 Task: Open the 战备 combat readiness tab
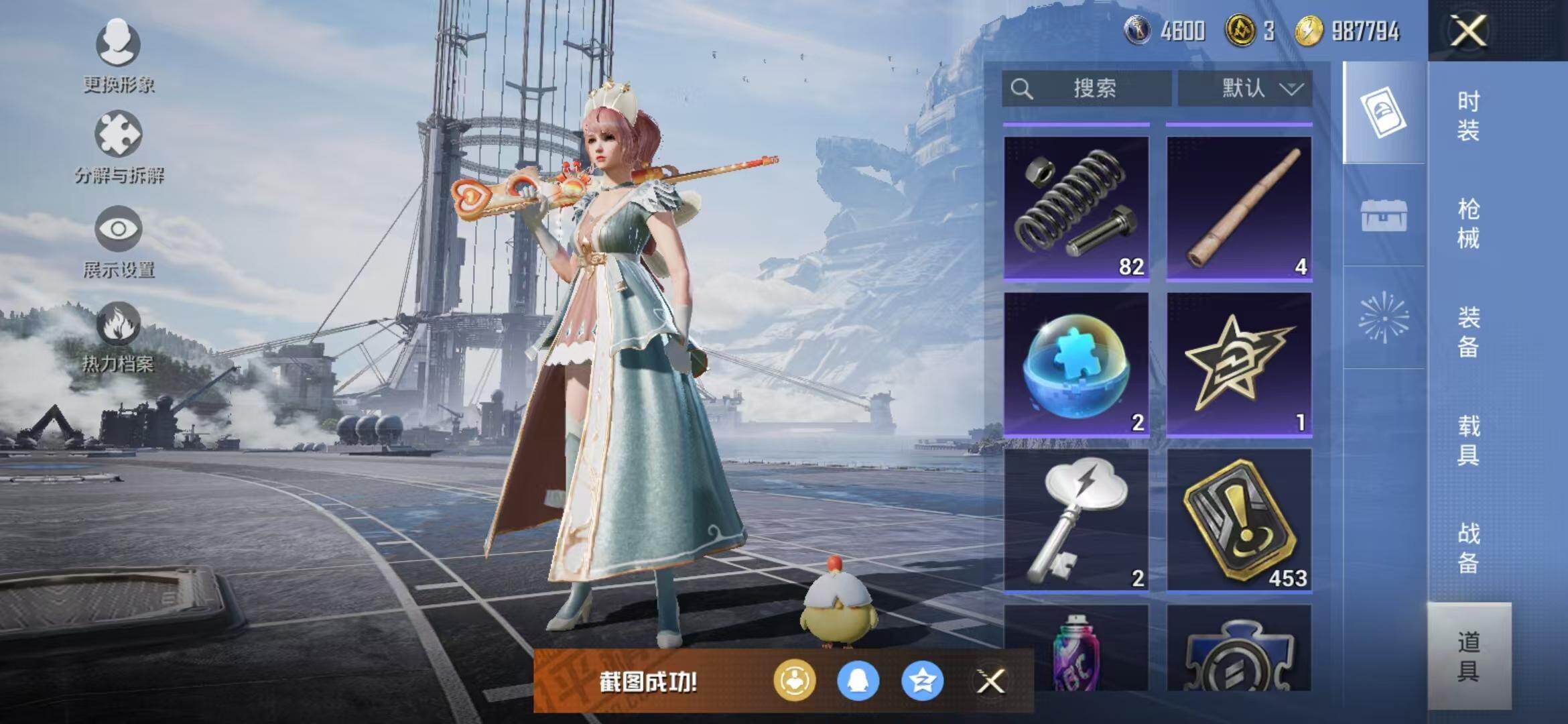pos(1468,548)
